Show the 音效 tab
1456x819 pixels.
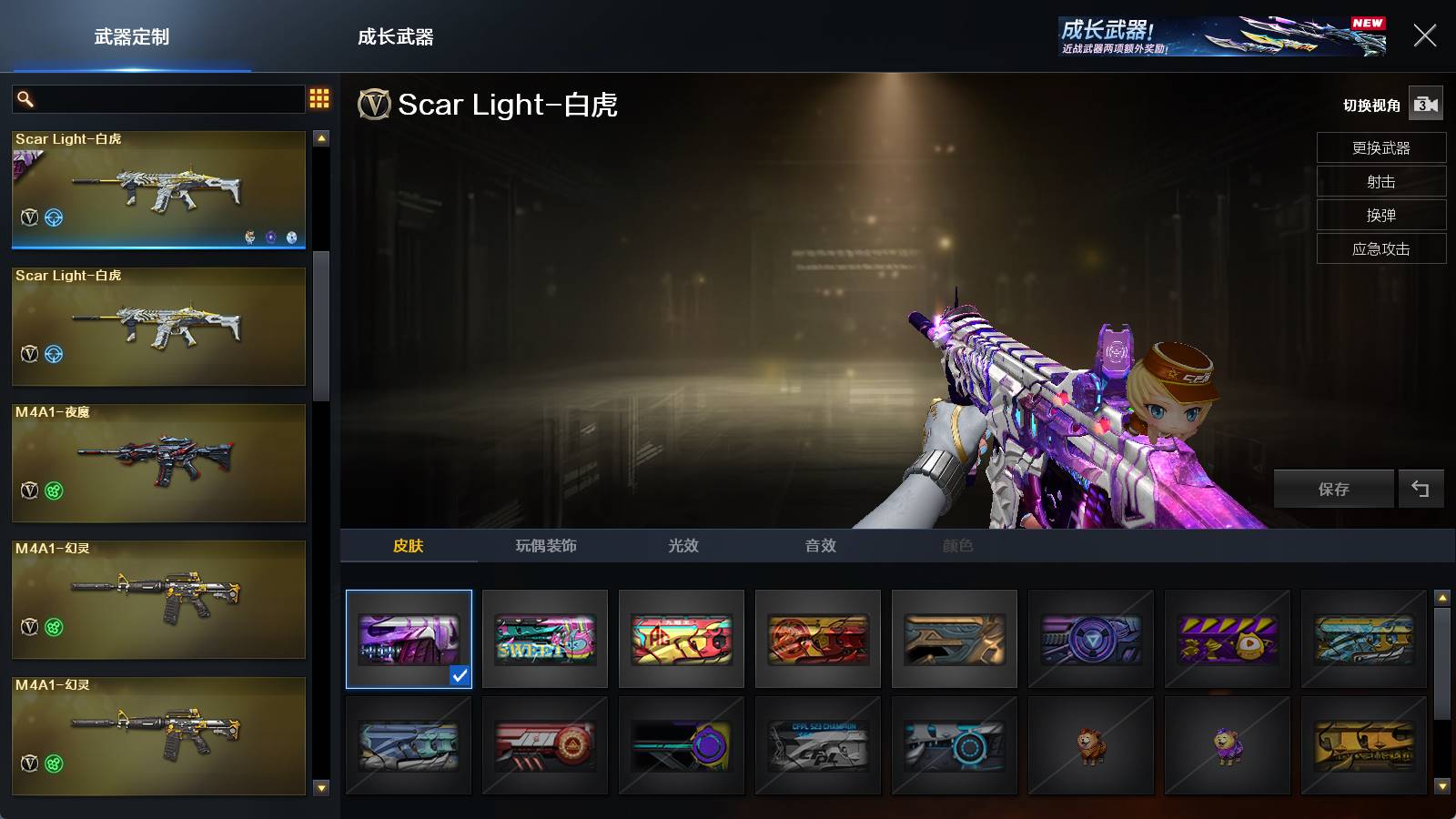(820, 546)
